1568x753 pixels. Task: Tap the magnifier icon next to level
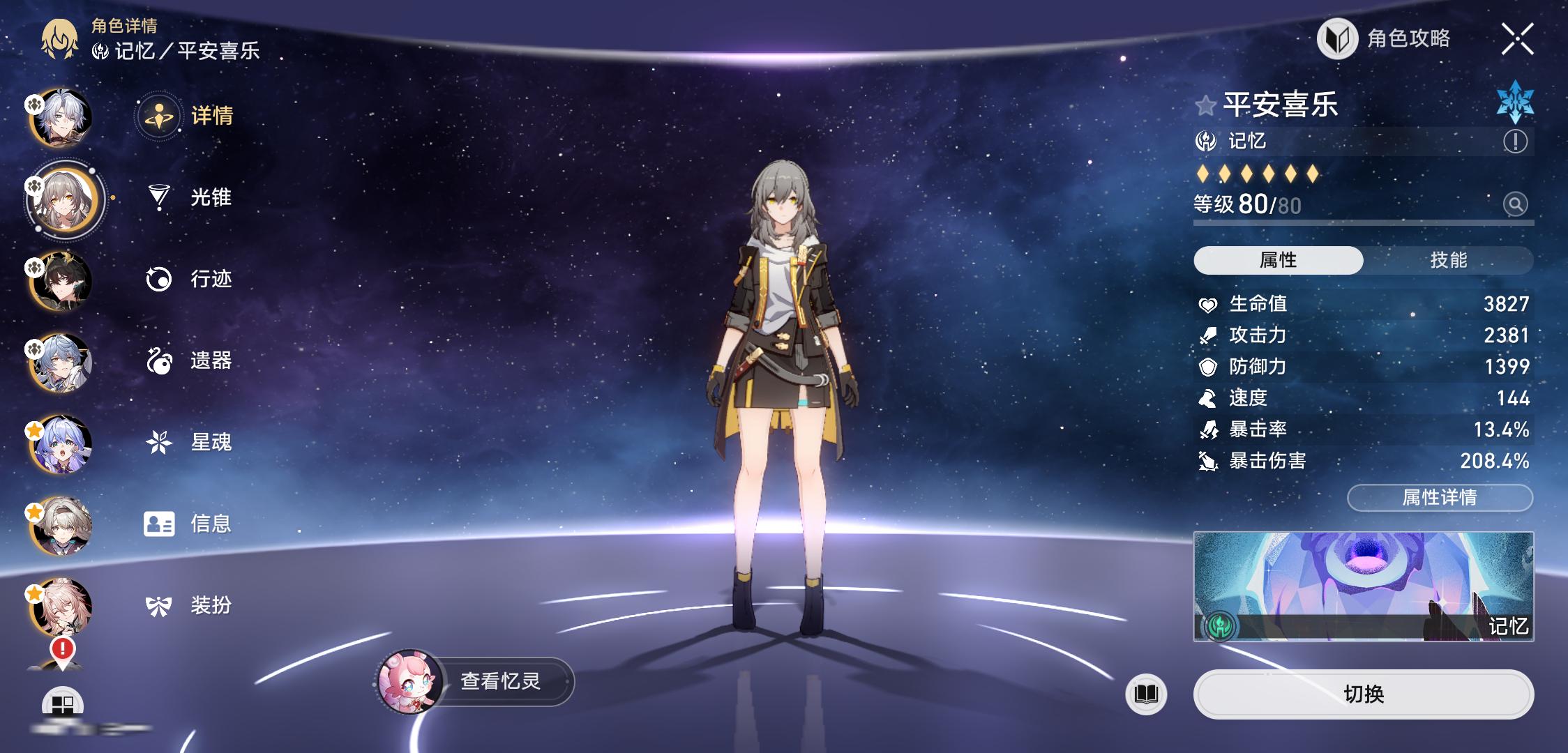1515,204
